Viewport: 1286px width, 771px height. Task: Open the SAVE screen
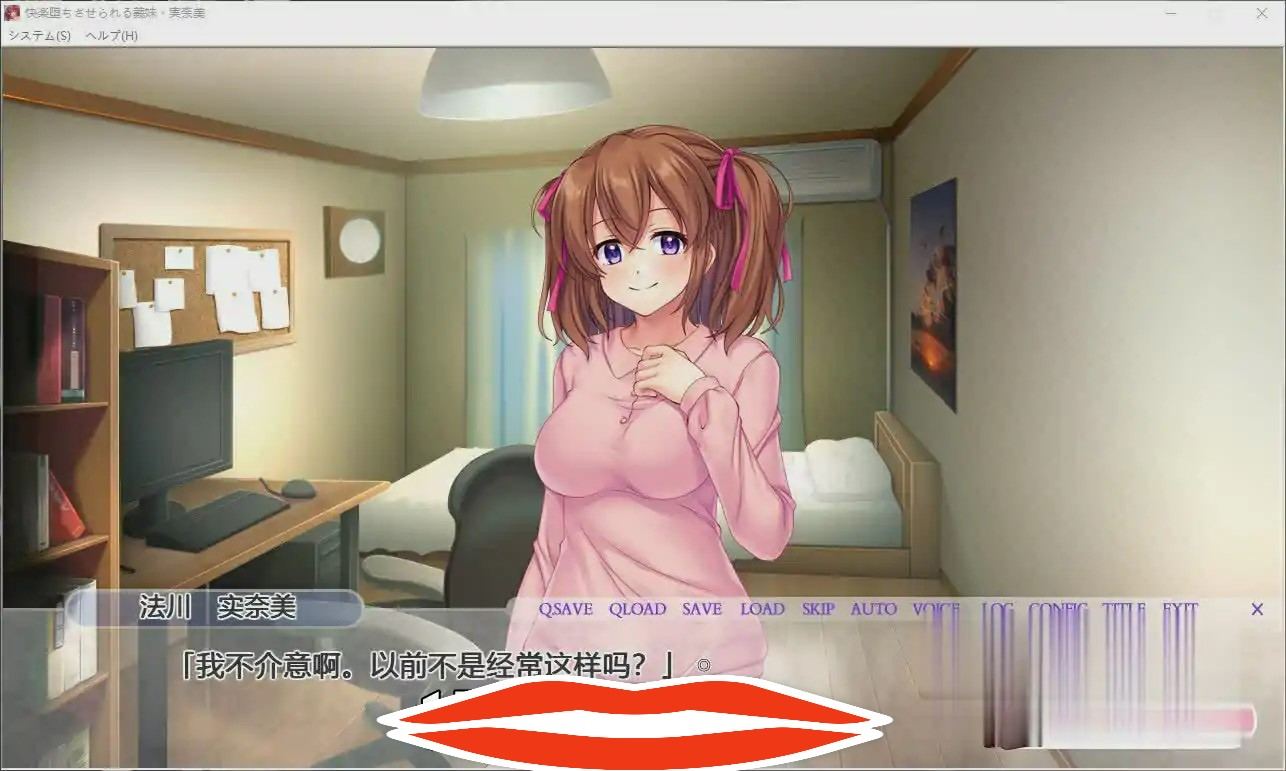coord(702,609)
